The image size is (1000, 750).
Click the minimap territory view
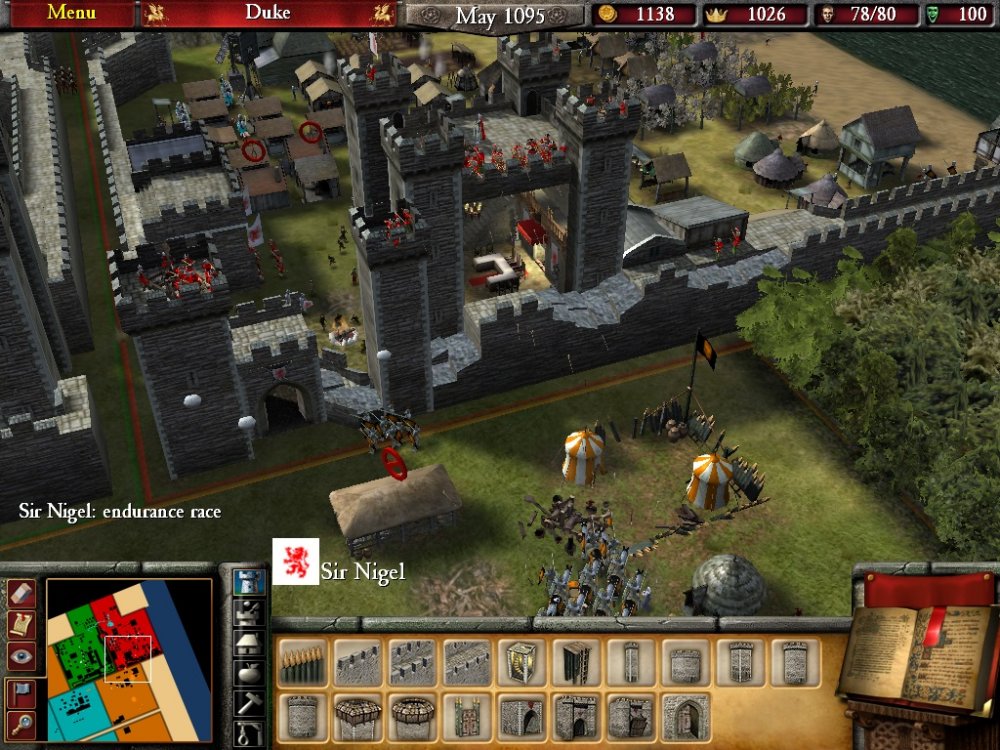point(128,660)
